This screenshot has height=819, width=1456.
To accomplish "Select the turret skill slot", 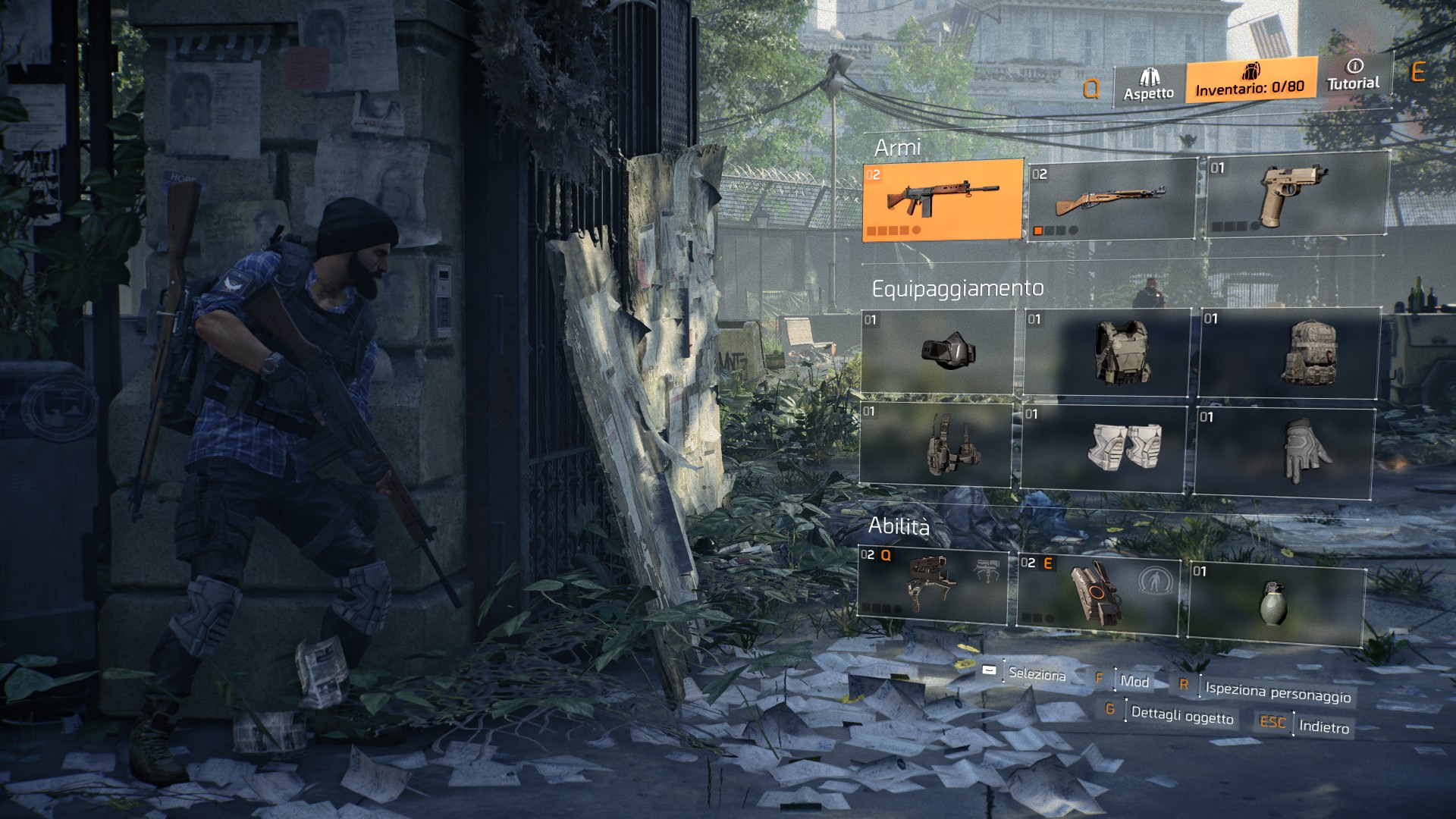I will 933,582.
